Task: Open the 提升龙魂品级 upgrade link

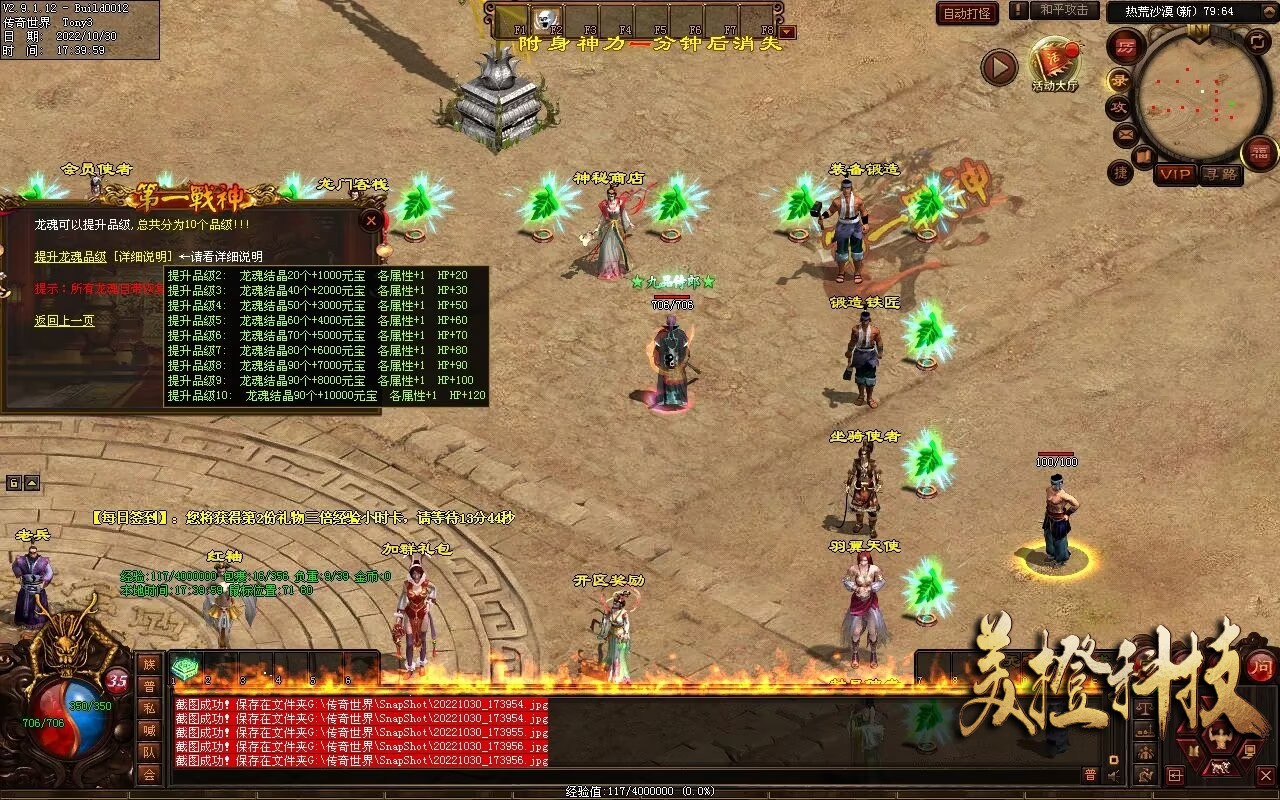Action: pos(70,257)
